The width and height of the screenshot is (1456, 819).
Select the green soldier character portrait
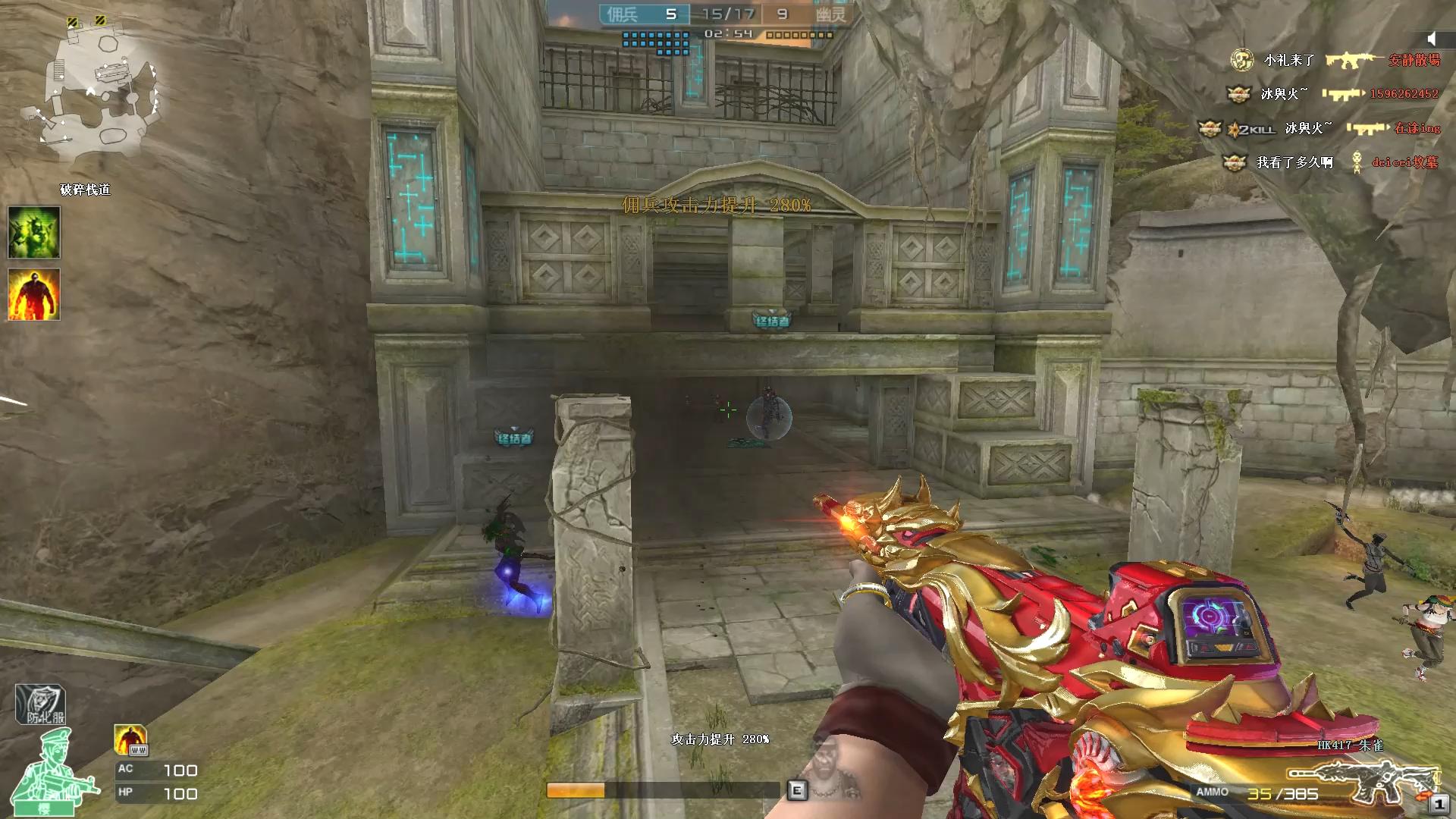57,773
